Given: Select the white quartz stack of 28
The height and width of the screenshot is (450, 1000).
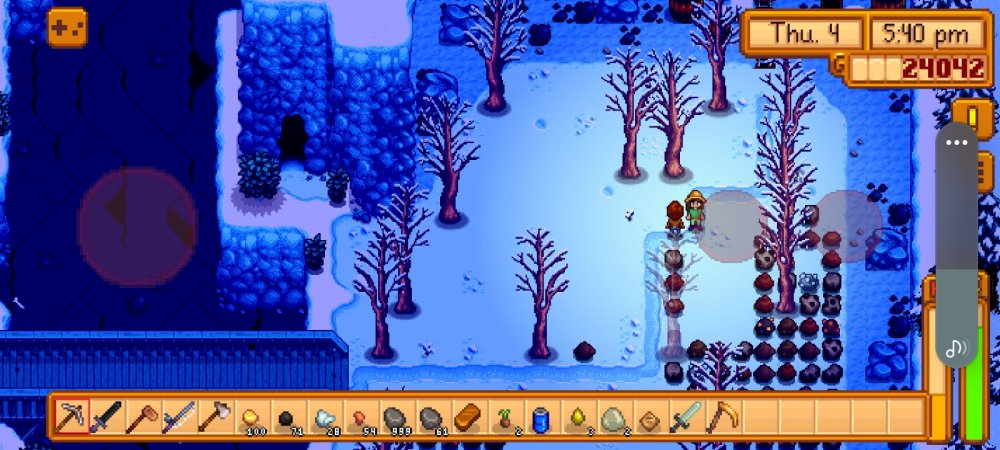Looking at the screenshot, I should [324, 416].
